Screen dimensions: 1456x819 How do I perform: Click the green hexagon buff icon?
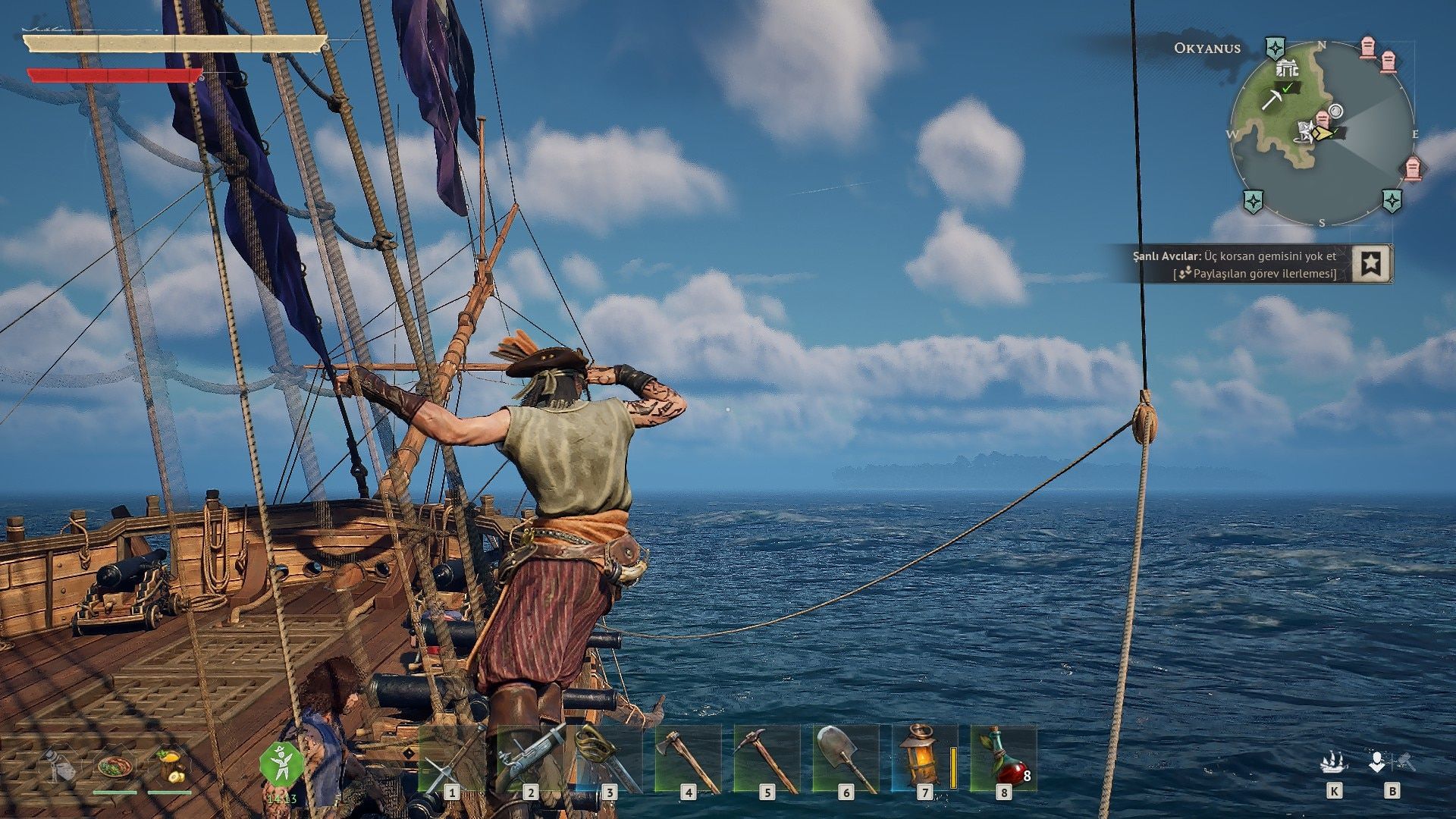[x=281, y=764]
